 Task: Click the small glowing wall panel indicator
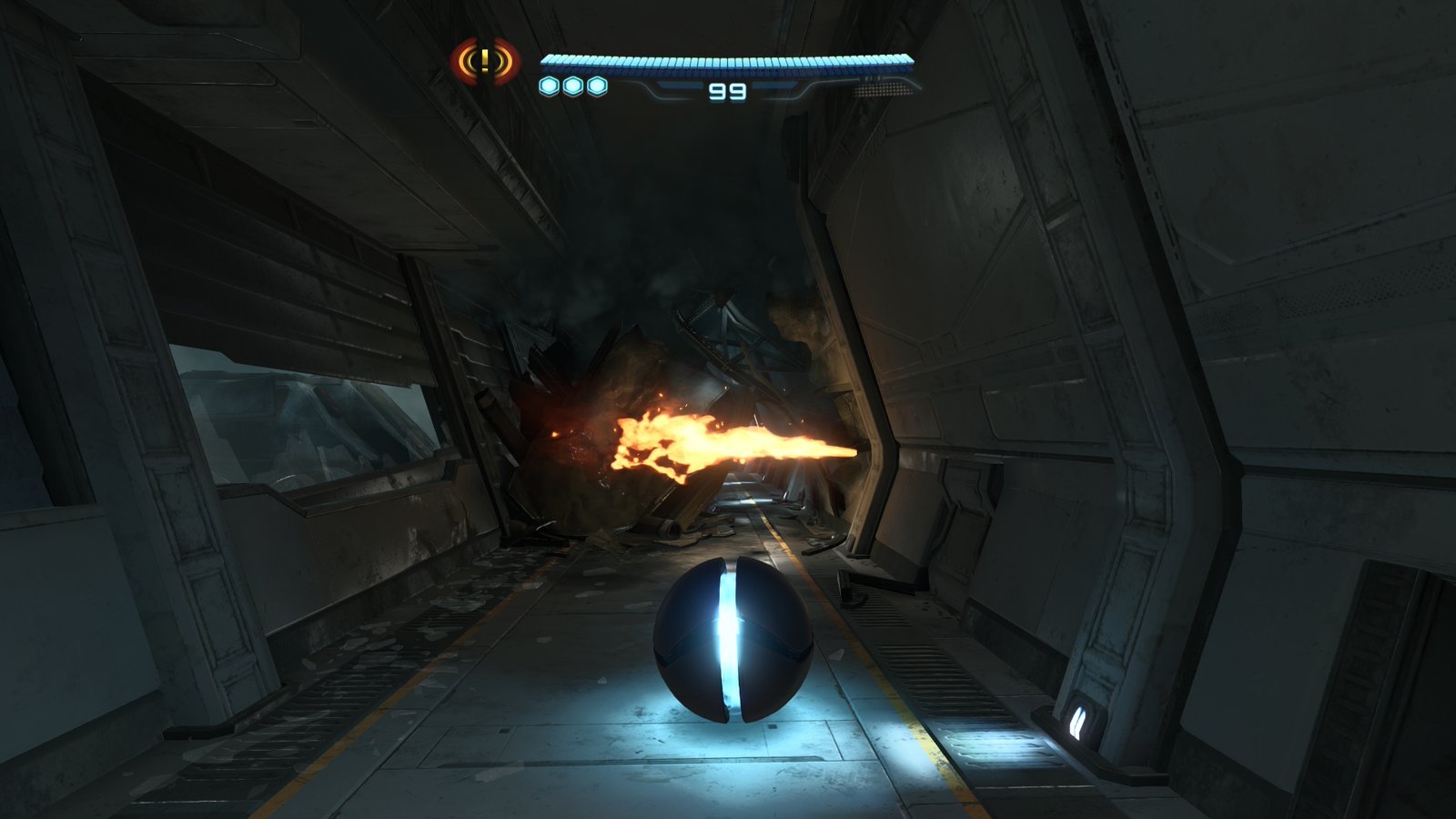coord(1077,722)
